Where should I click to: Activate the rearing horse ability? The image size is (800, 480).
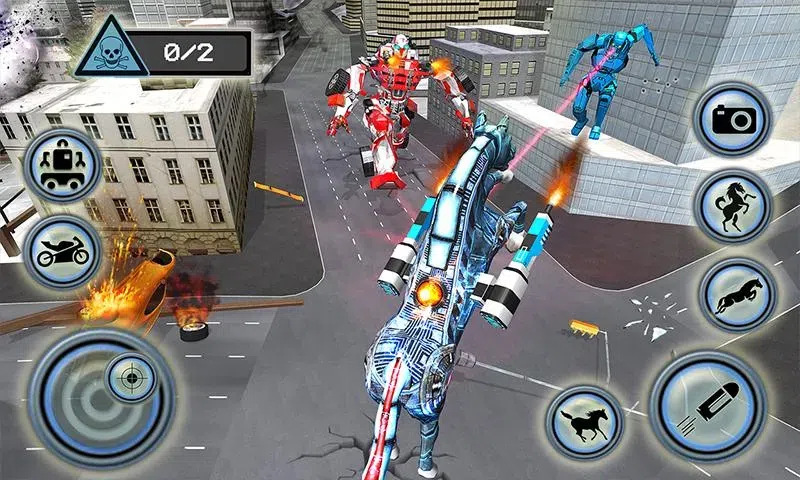[x=734, y=205]
